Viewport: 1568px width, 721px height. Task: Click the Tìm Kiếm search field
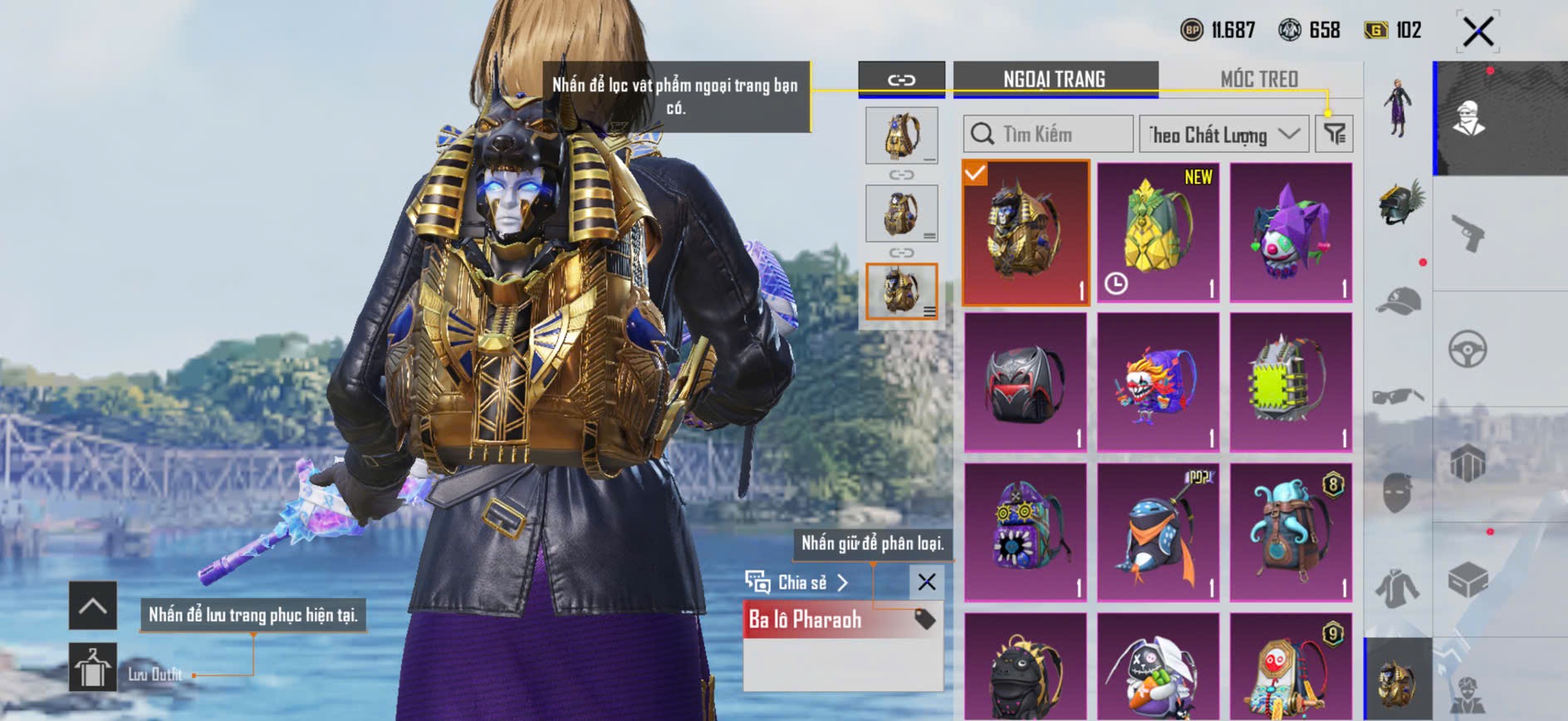[x=1049, y=134]
